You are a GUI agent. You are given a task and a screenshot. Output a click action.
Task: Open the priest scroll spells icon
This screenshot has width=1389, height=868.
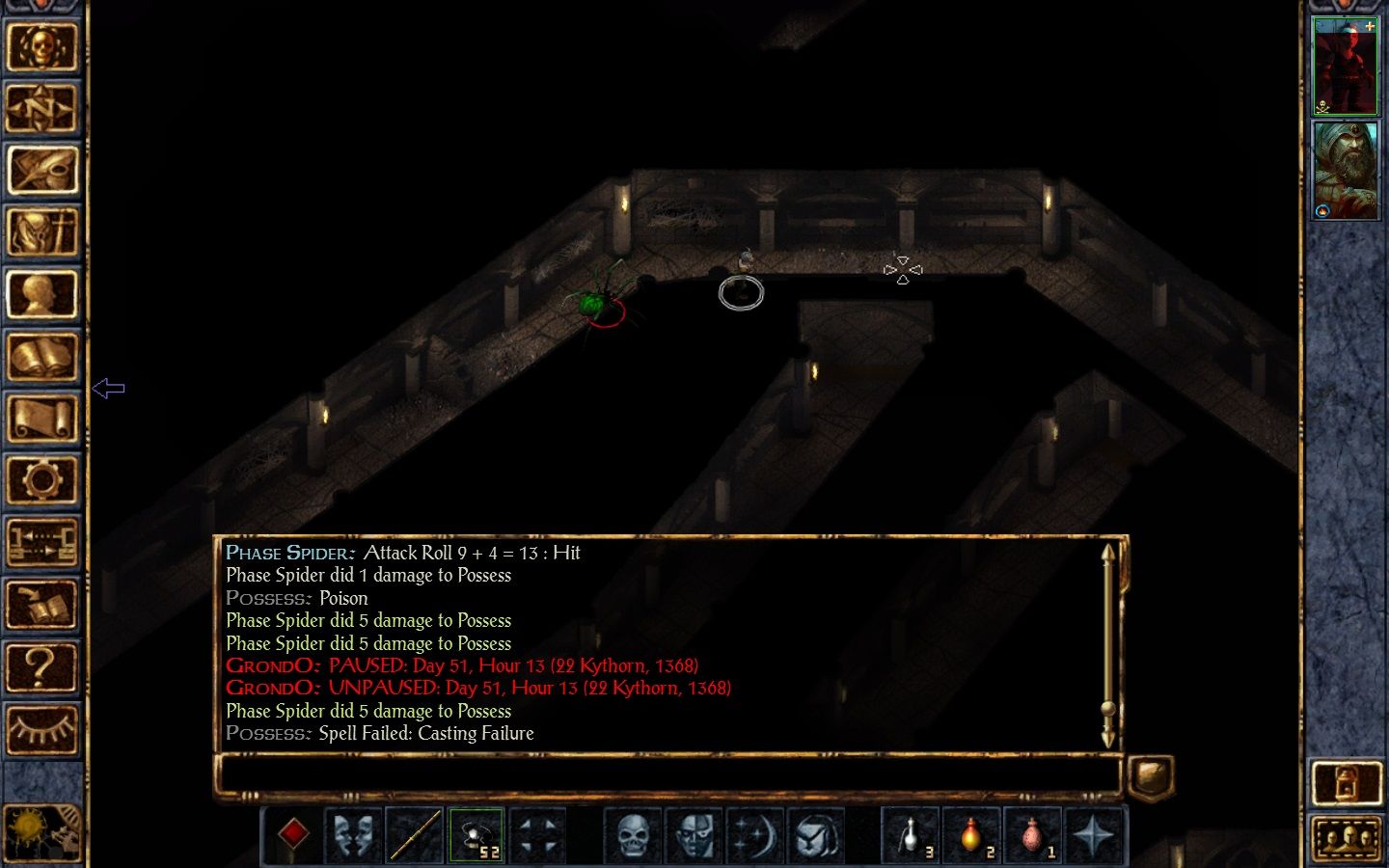coord(42,418)
